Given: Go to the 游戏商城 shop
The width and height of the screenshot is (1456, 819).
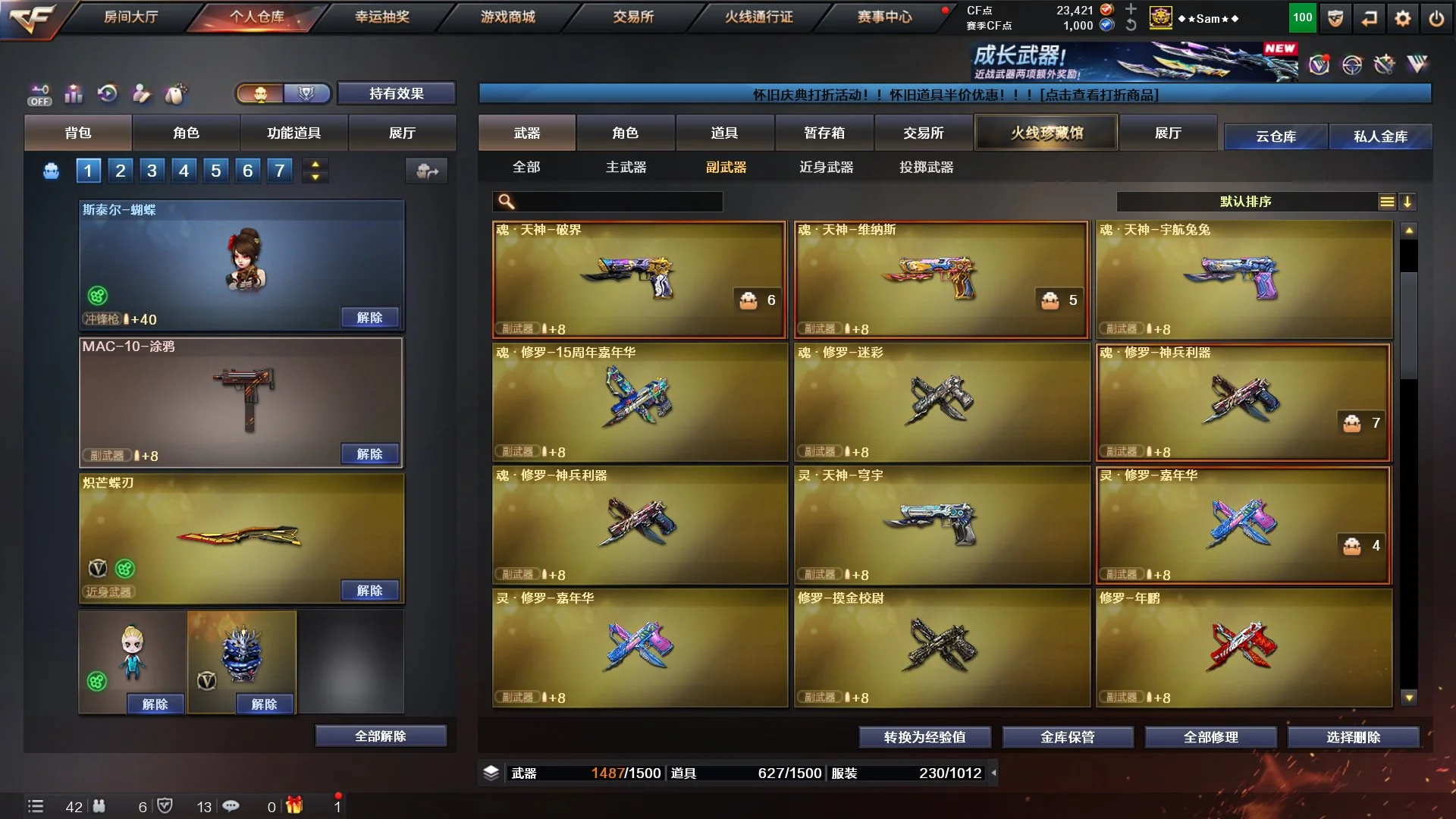Looking at the screenshot, I should [507, 17].
